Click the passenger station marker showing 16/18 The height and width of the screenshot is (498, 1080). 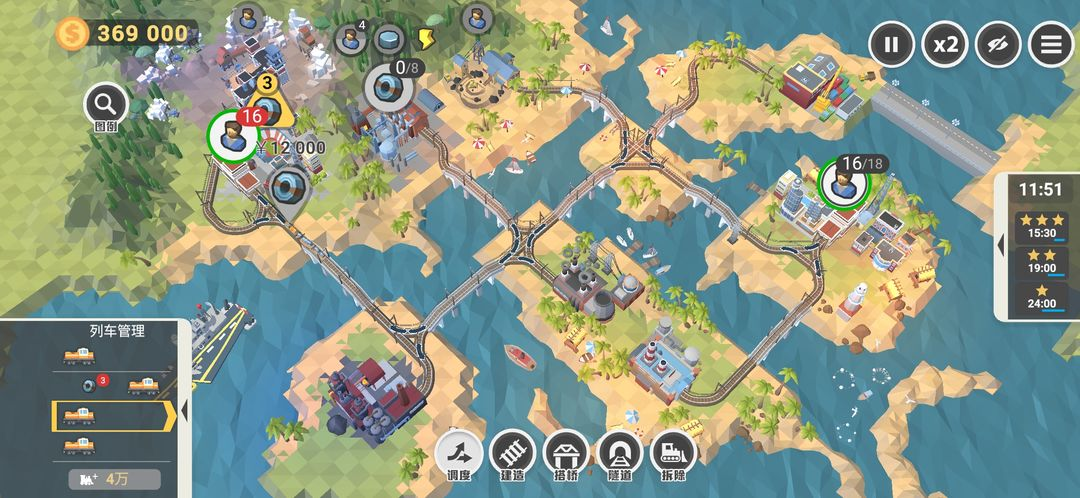click(843, 183)
